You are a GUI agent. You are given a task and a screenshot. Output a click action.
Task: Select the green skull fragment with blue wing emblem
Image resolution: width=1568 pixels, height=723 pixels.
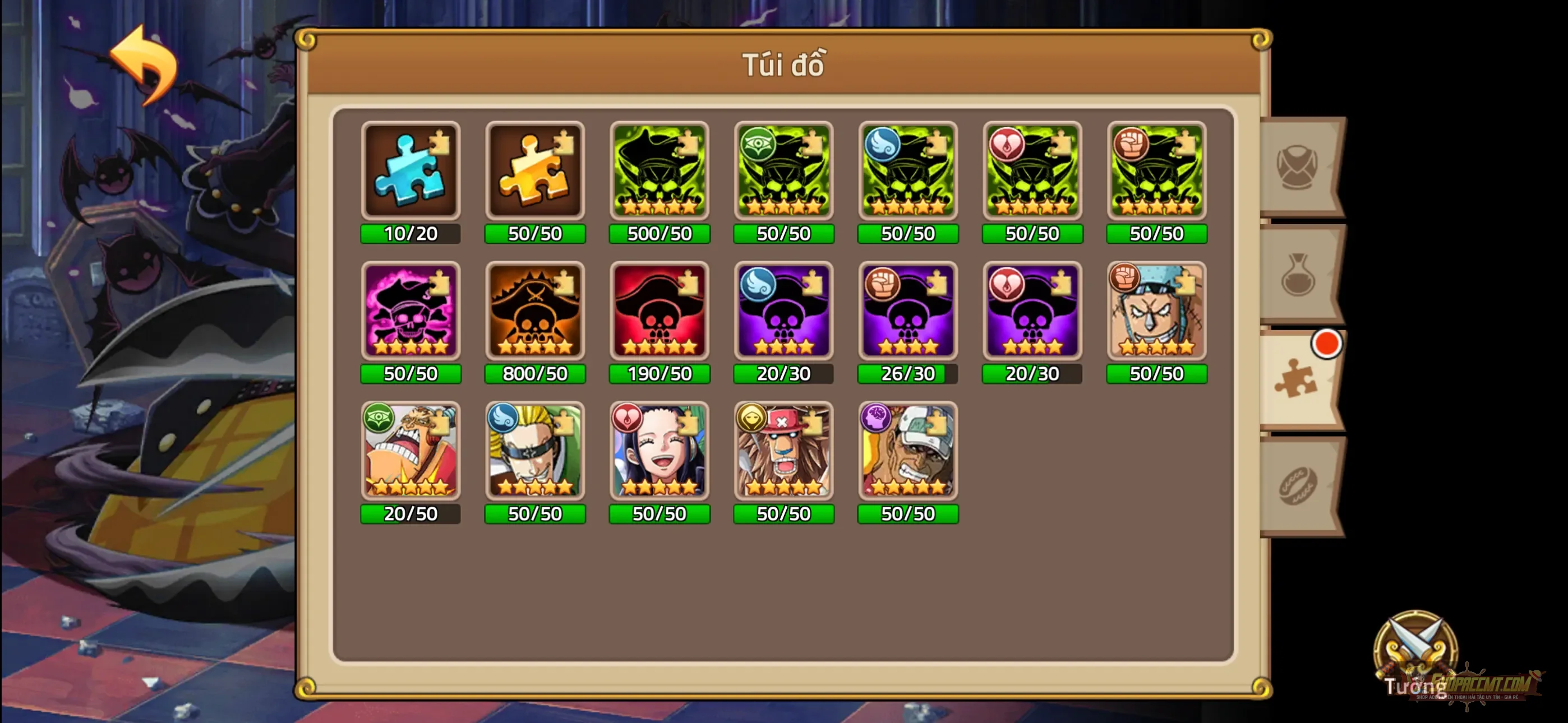(x=907, y=170)
